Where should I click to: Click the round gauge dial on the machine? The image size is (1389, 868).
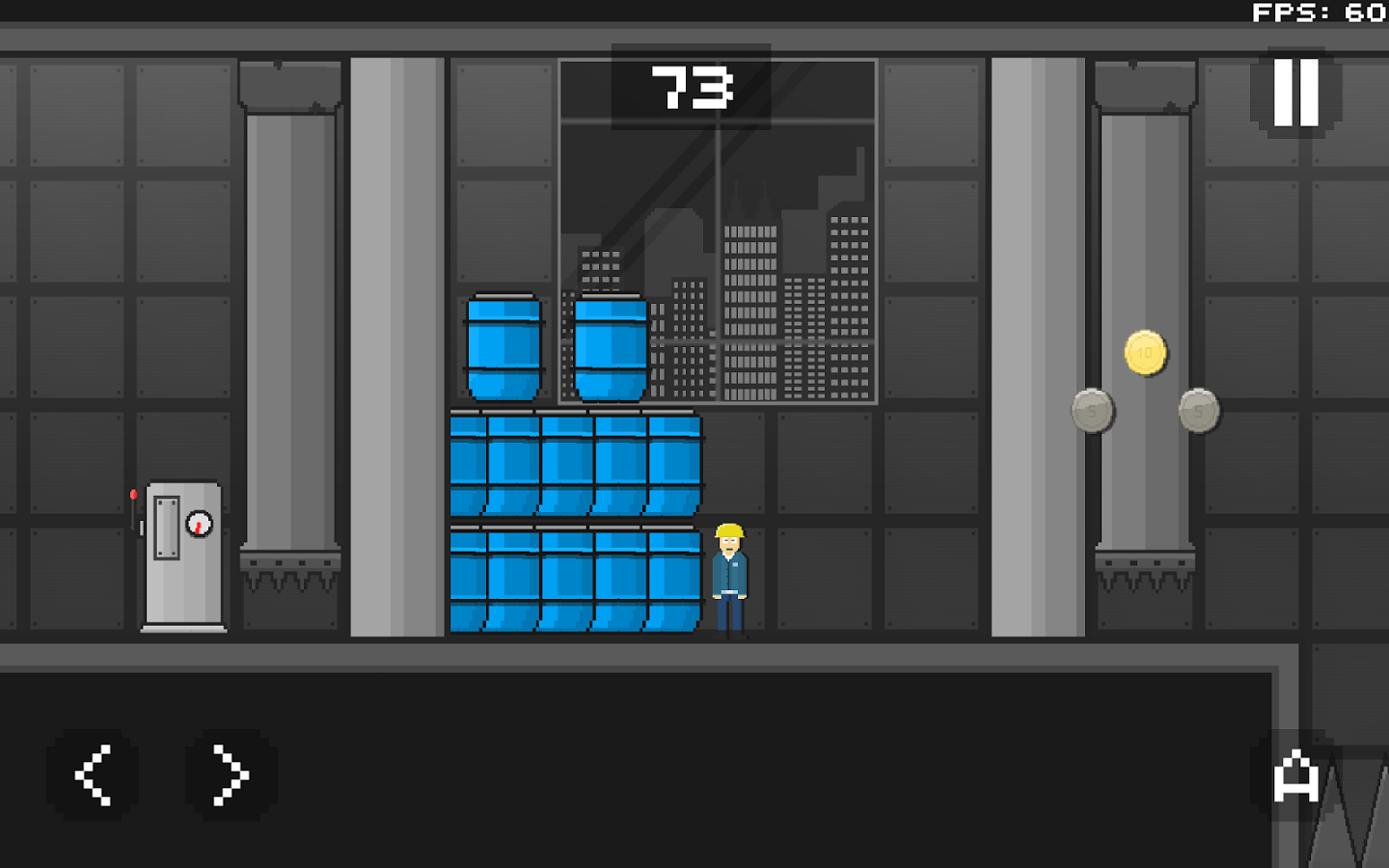(x=199, y=524)
